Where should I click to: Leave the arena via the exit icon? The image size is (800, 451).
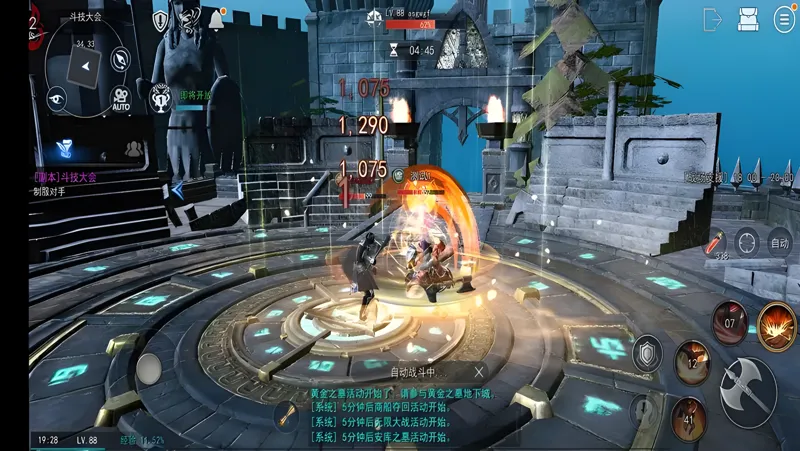[x=713, y=19]
